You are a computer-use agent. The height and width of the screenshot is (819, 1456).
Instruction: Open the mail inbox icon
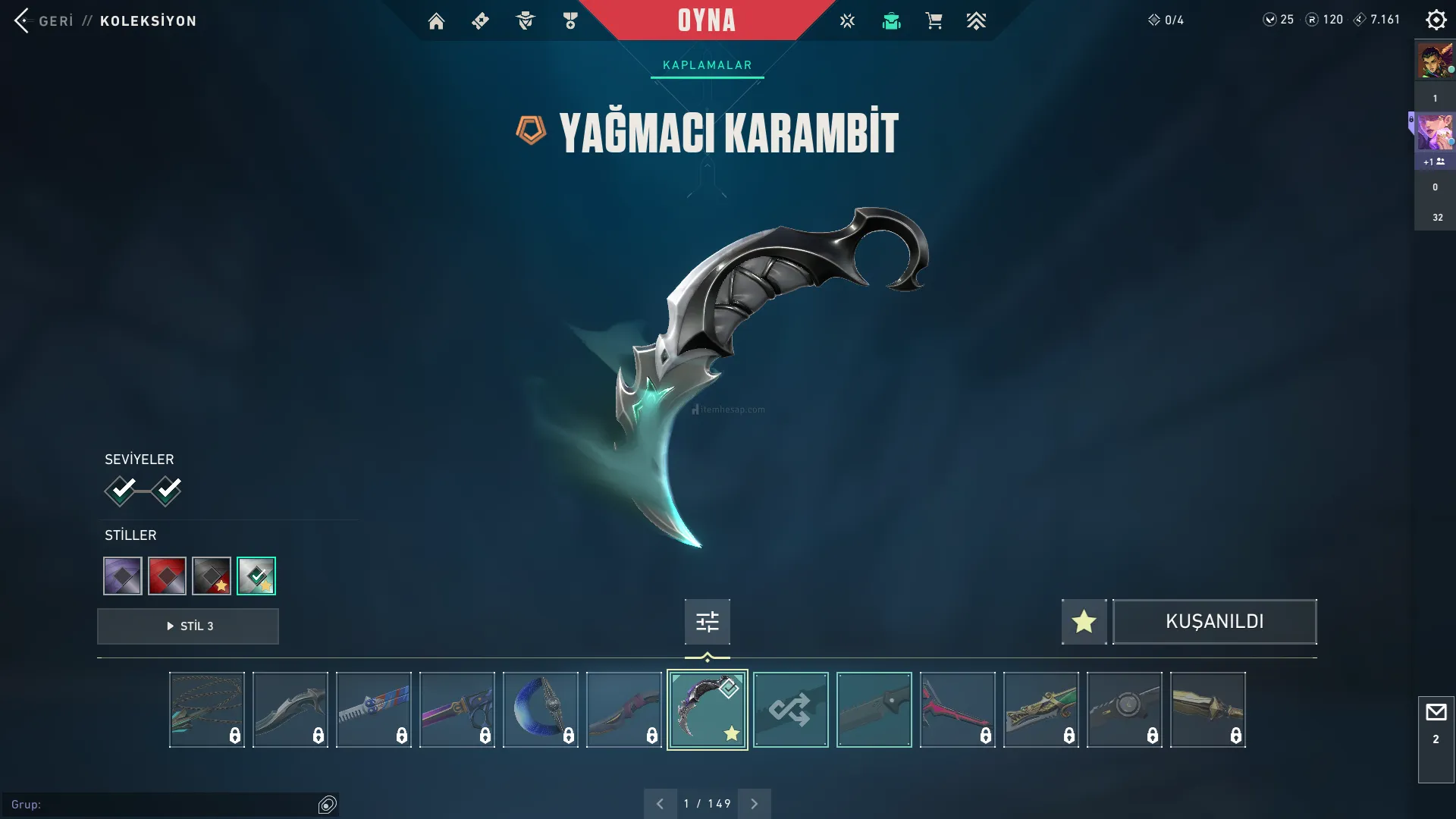(x=1436, y=713)
